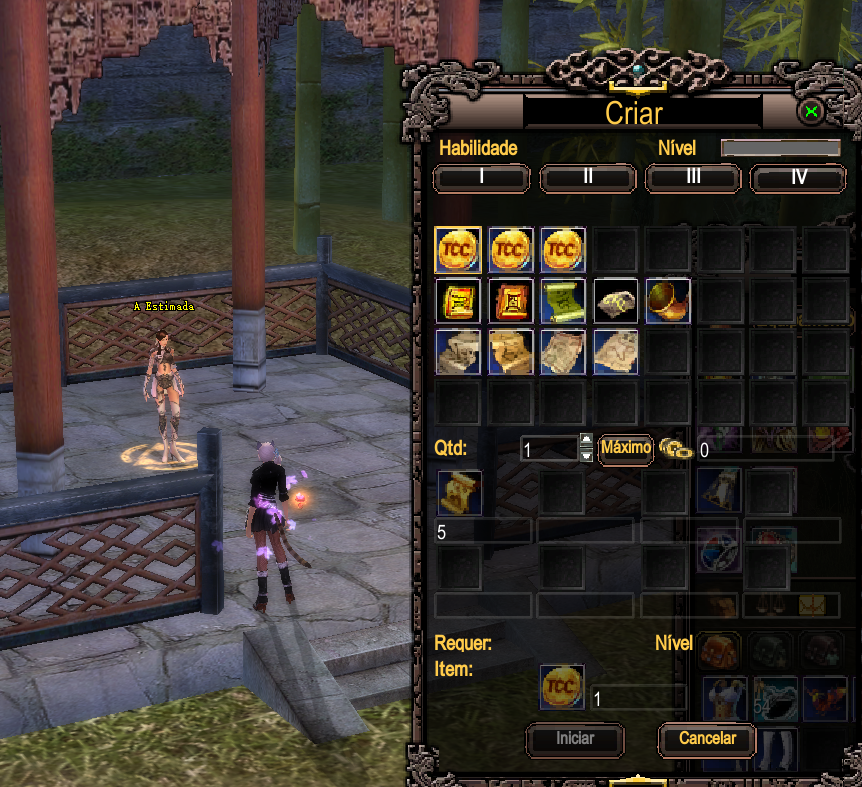Choose the orange book recipe

tap(511, 301)
